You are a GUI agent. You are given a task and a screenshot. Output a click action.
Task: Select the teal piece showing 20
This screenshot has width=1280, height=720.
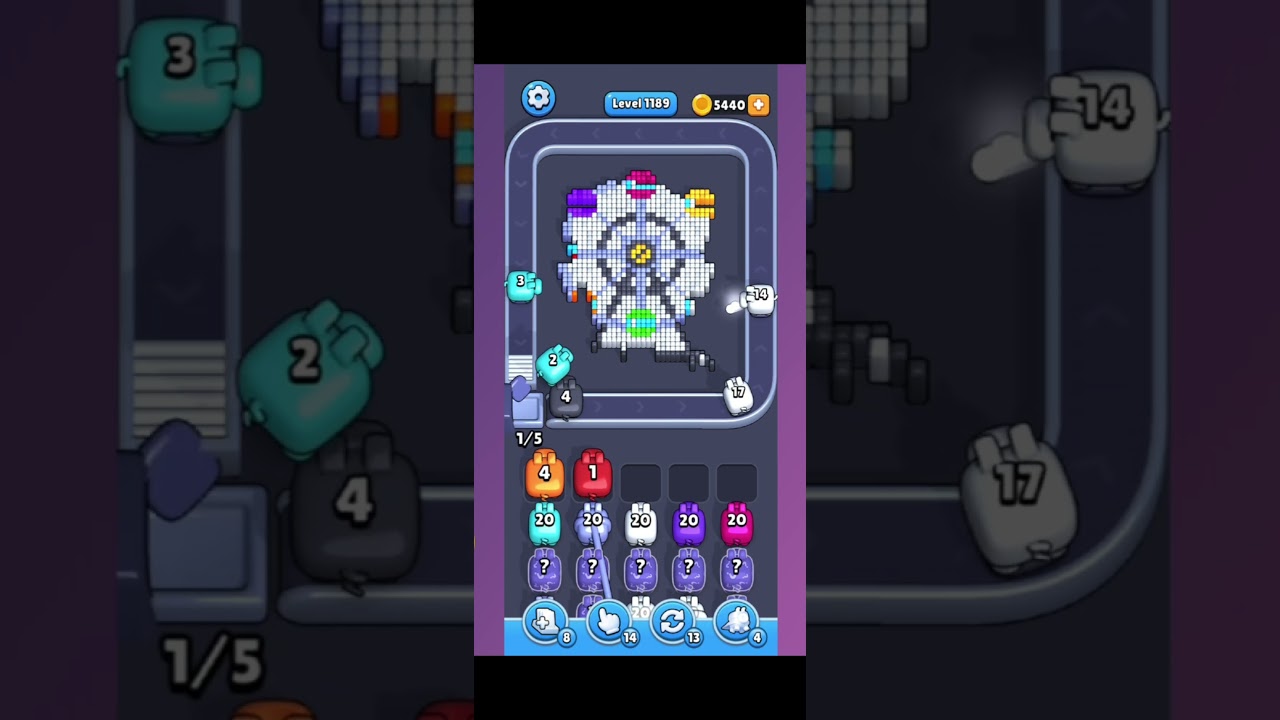click(x=544, y=521)
